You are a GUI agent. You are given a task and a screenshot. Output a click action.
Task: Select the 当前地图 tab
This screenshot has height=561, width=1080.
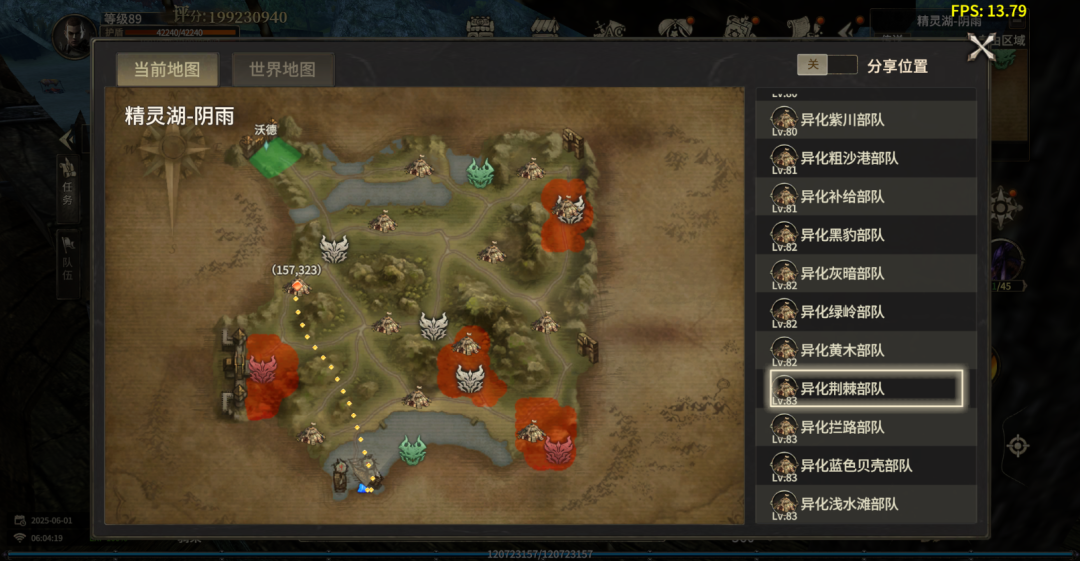[x=167, y=69]
